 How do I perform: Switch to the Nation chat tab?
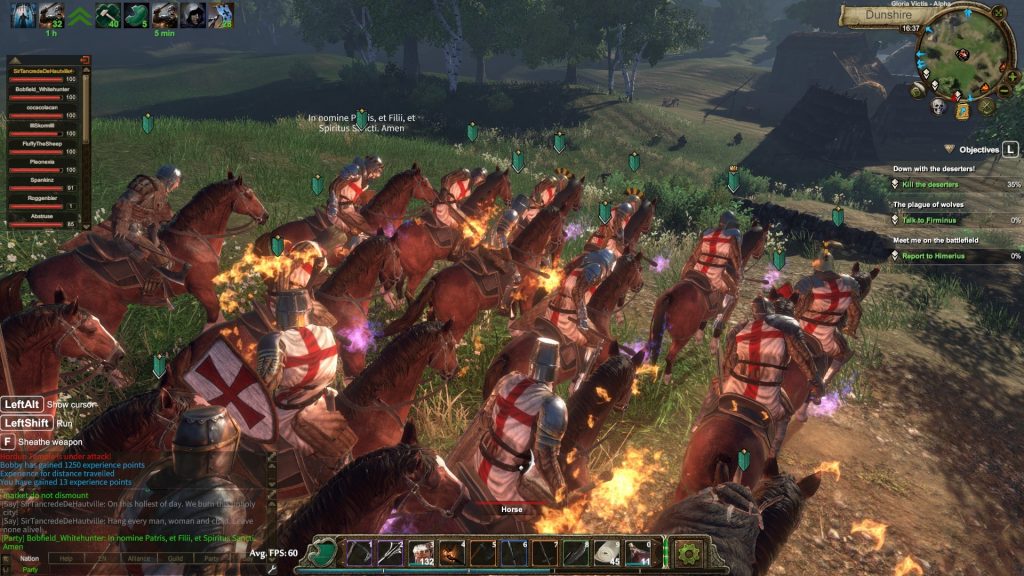click(31, 558)
